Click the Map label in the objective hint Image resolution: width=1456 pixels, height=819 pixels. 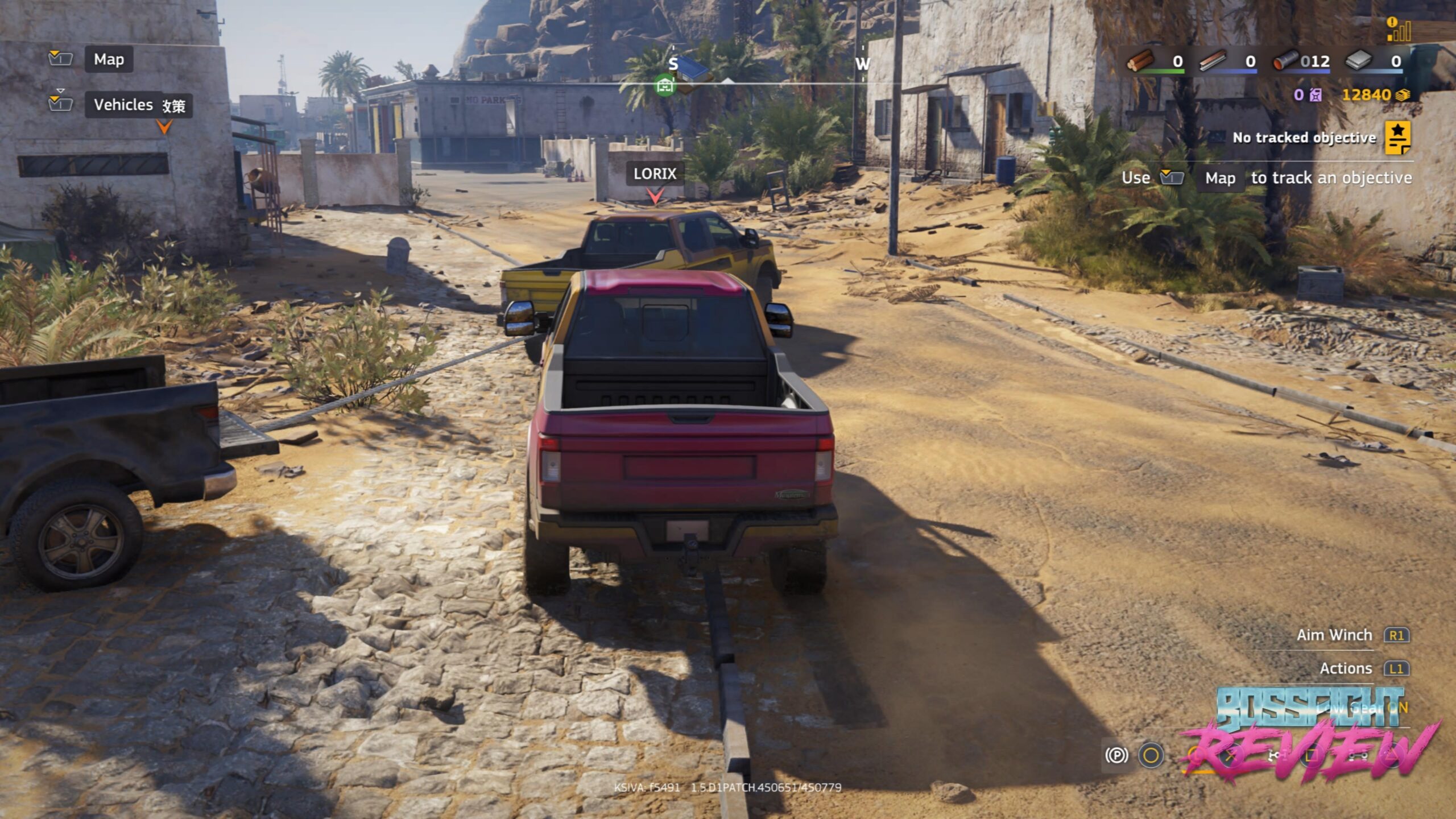(x=1220, y=179)
